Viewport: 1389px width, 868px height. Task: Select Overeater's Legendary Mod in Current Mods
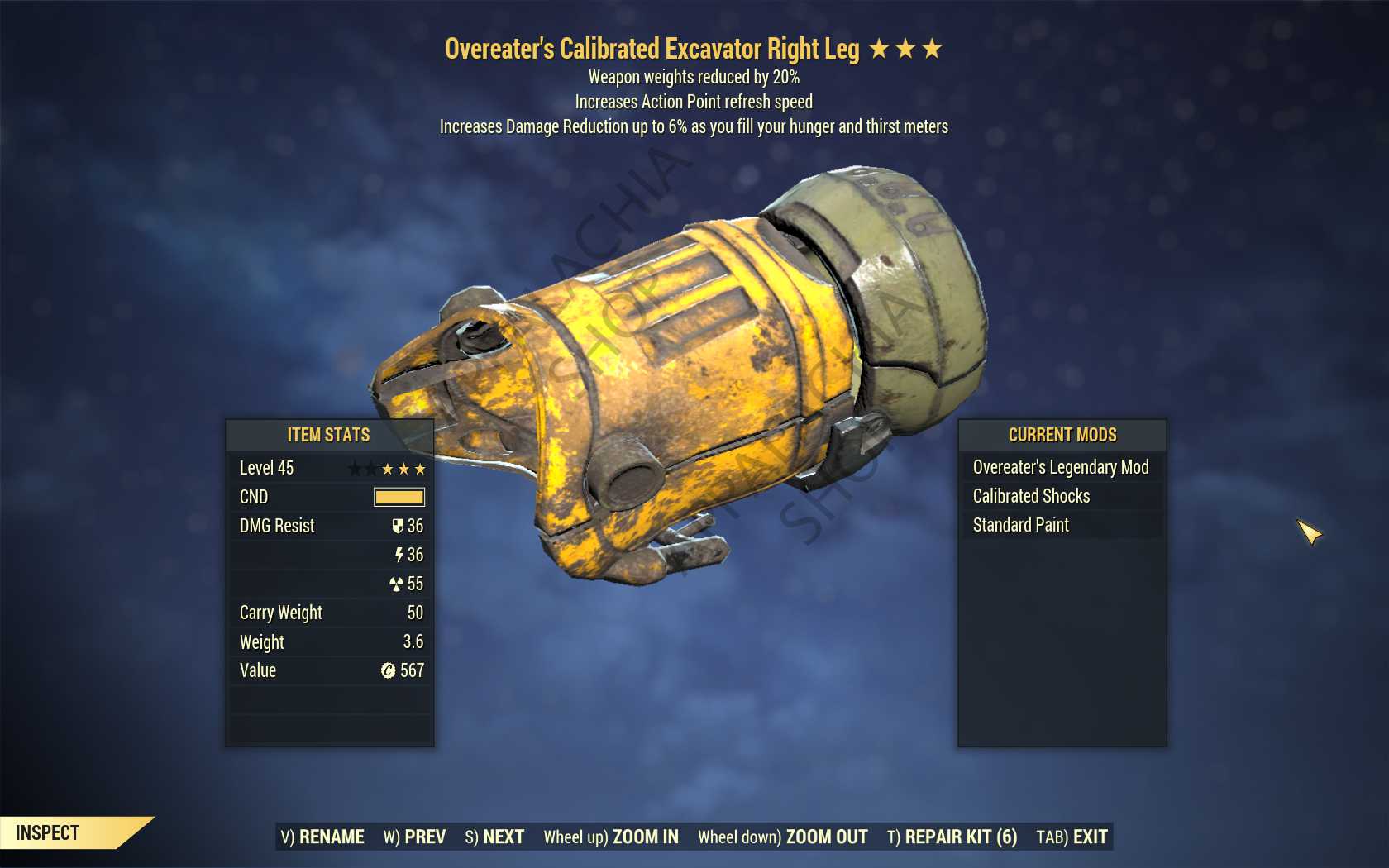(x=1061, y=467)
